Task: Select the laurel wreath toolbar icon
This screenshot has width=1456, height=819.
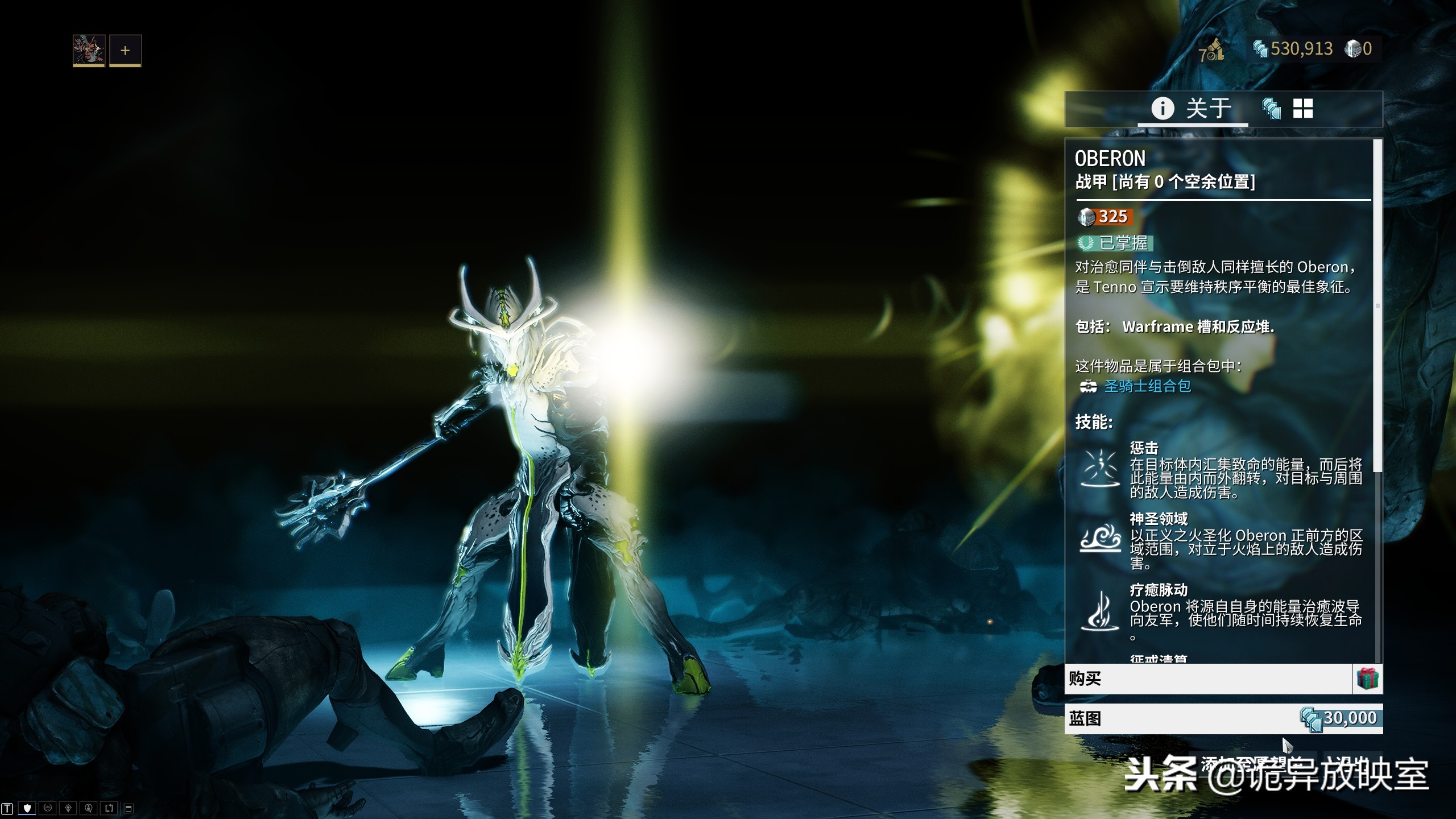Action: coord(47,808)
